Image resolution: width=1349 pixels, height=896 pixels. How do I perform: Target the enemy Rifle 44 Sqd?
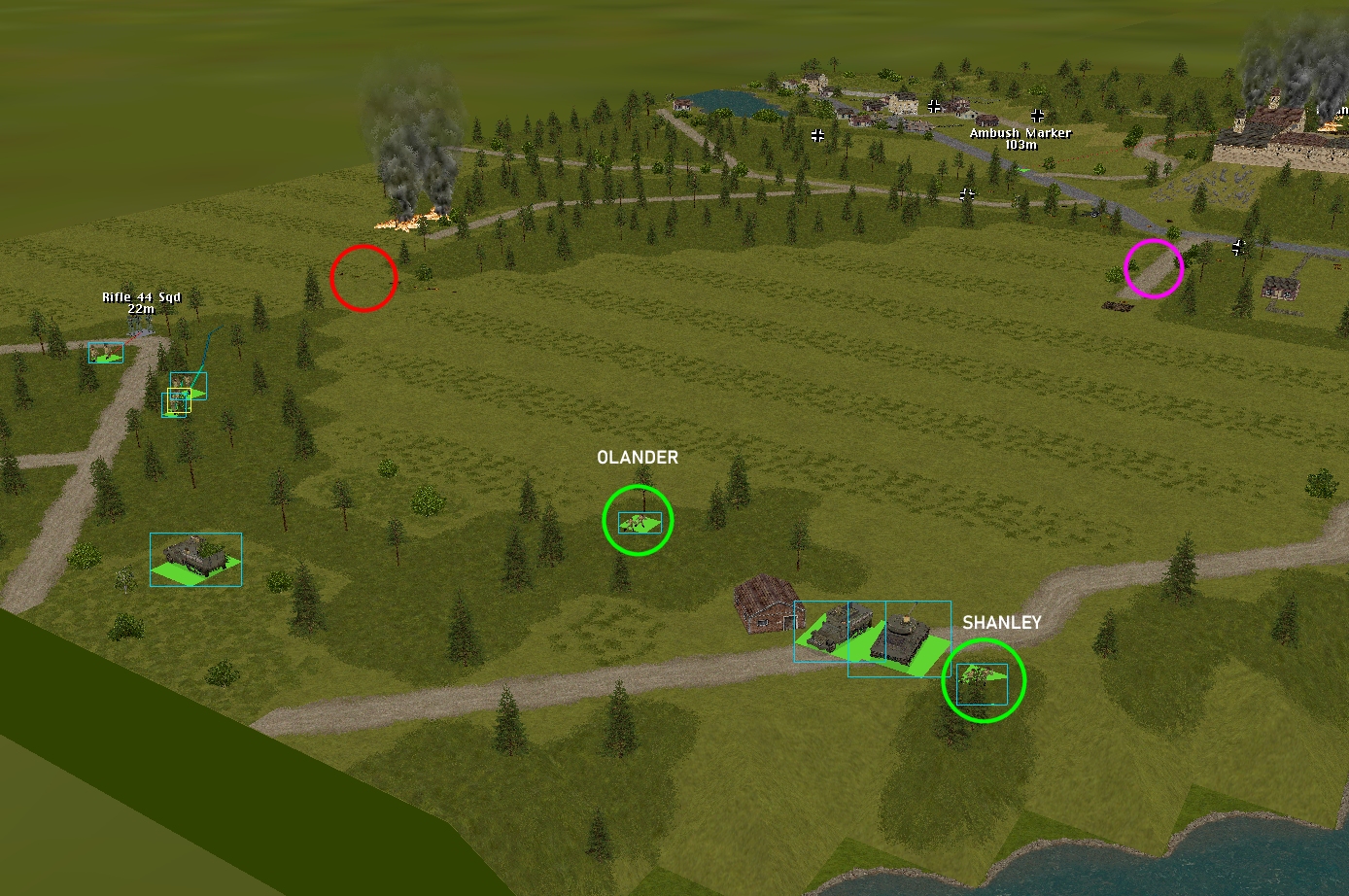pos(141,325)
